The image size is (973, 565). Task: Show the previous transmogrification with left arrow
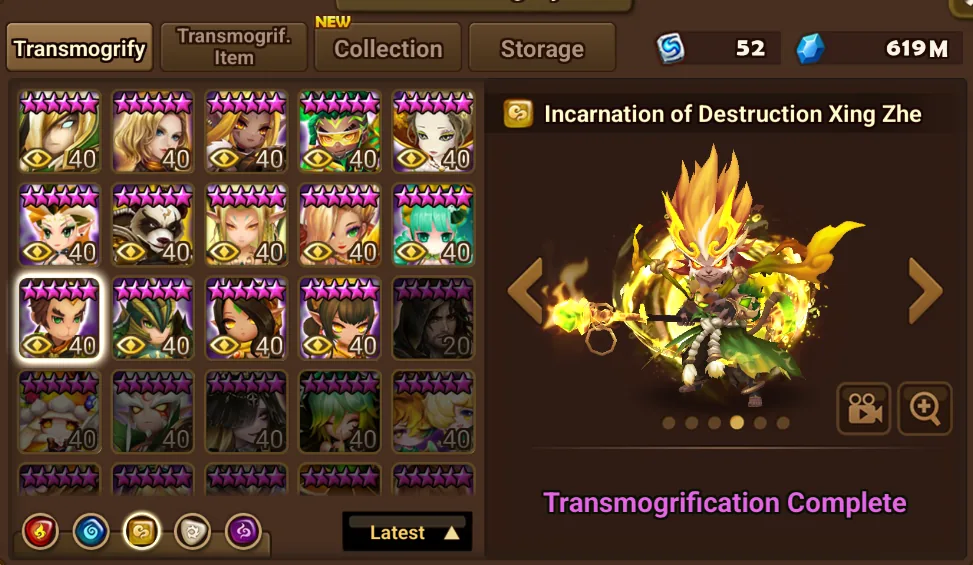click(524, 290)
